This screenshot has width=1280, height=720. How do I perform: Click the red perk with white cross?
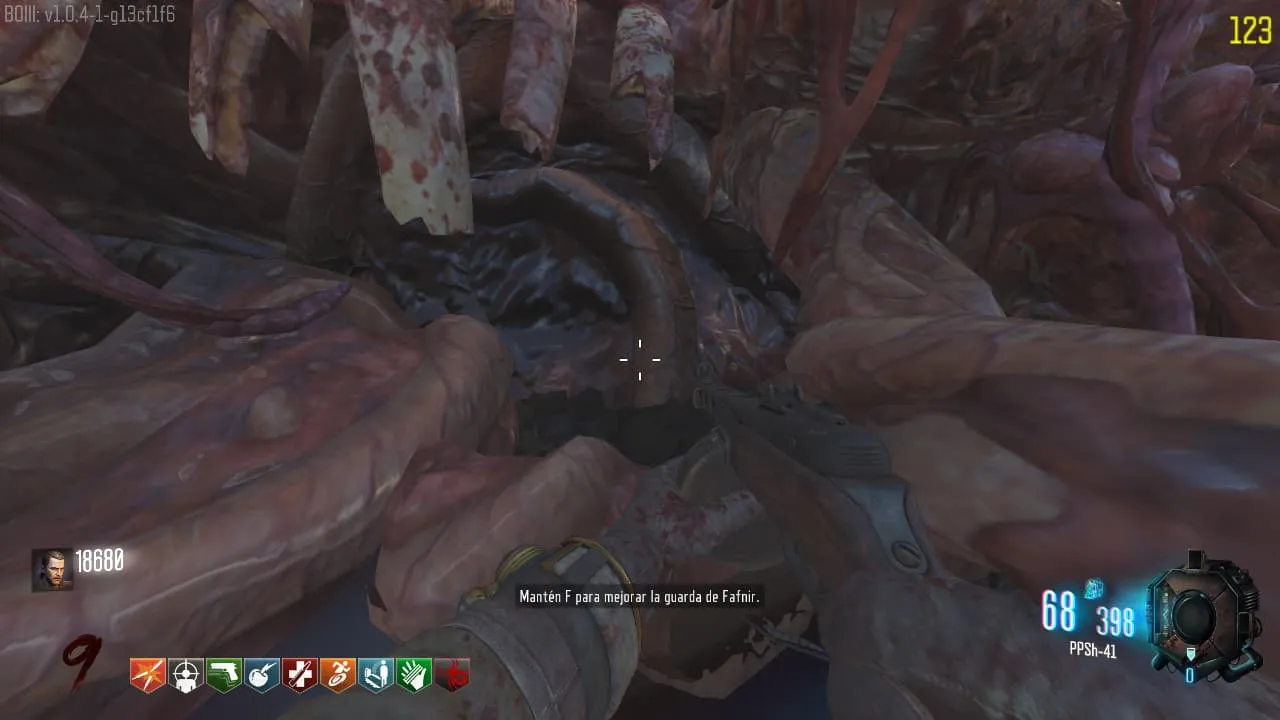click(299, 675)
